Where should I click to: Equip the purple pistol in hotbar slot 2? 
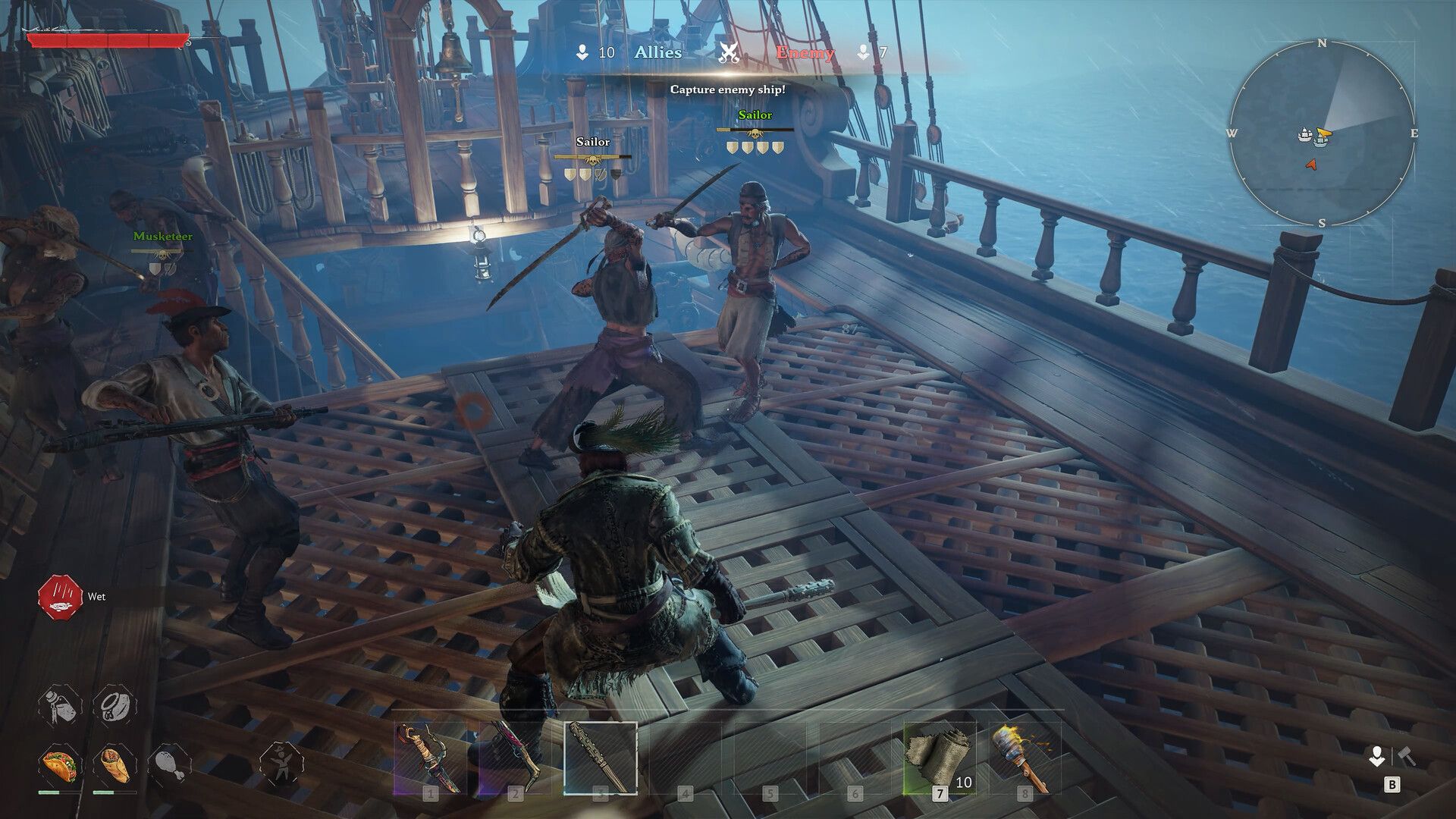[515, 758]
